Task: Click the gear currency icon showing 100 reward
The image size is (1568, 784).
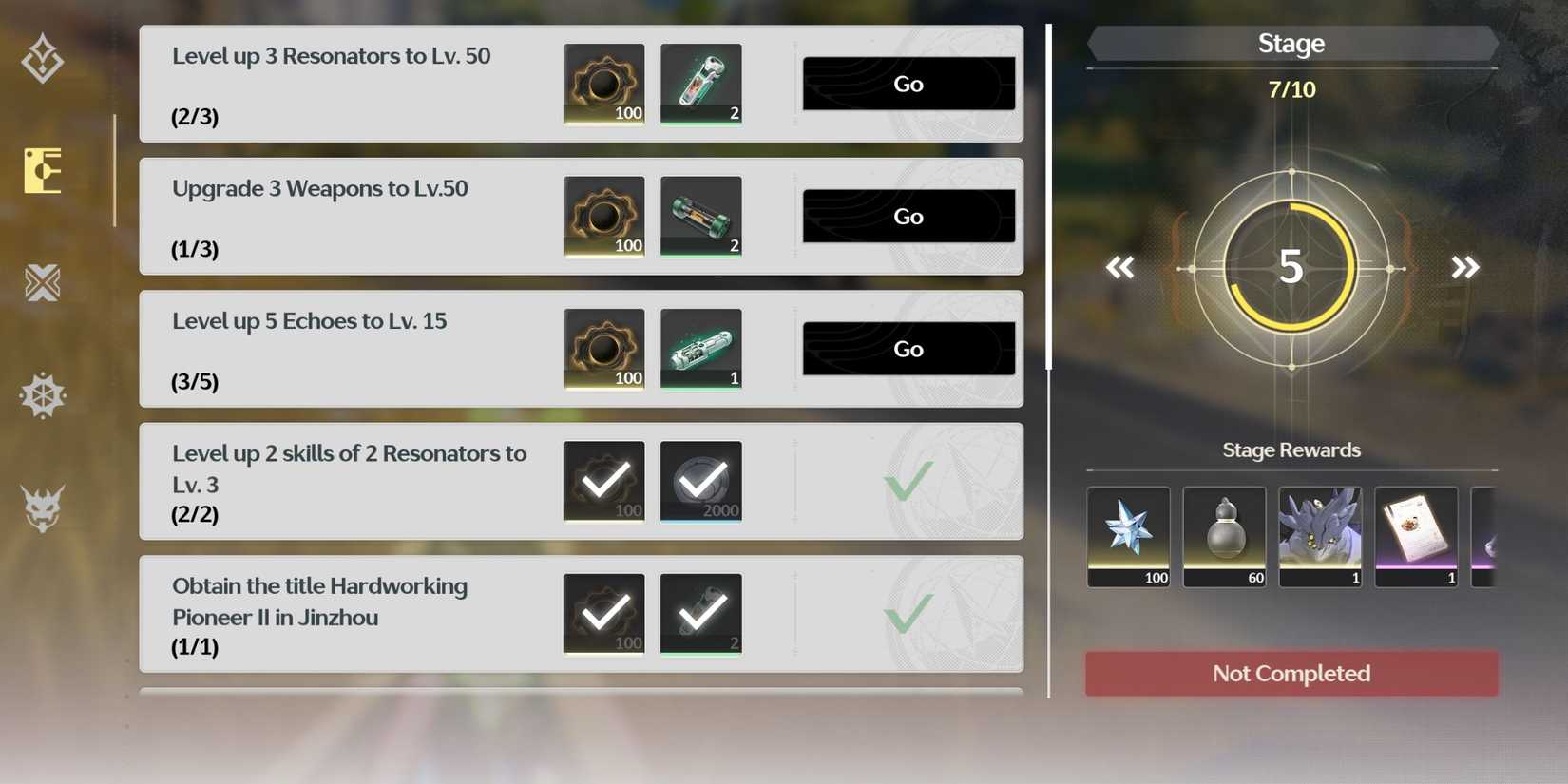Action: pyautogui.click(x=603, y=84)
